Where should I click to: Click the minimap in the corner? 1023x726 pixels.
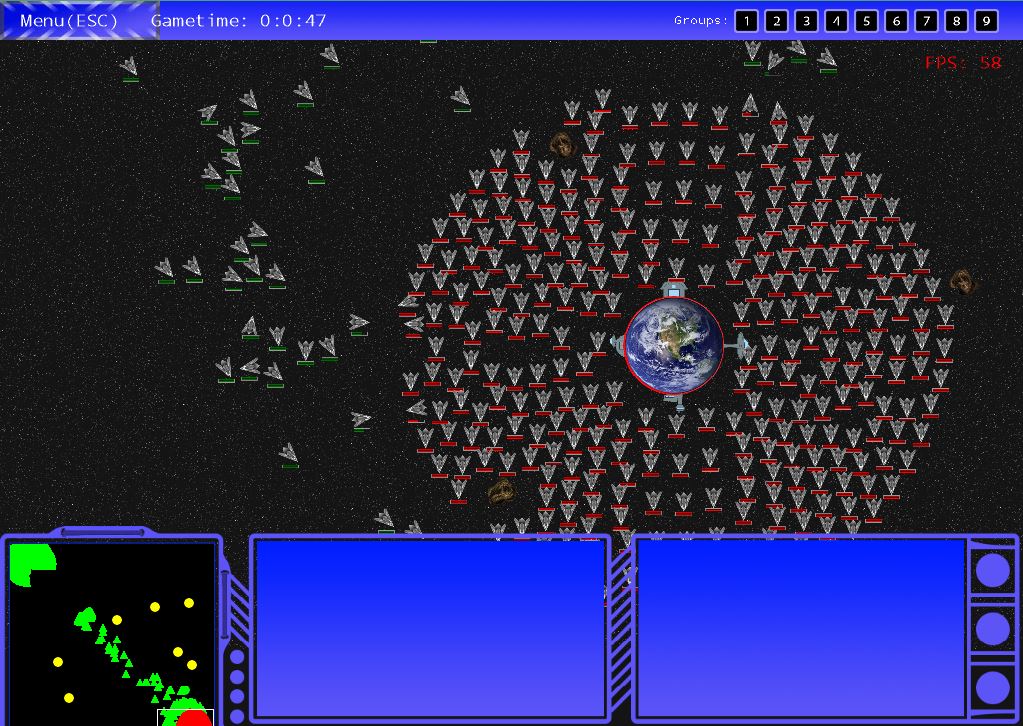[113, 632]
